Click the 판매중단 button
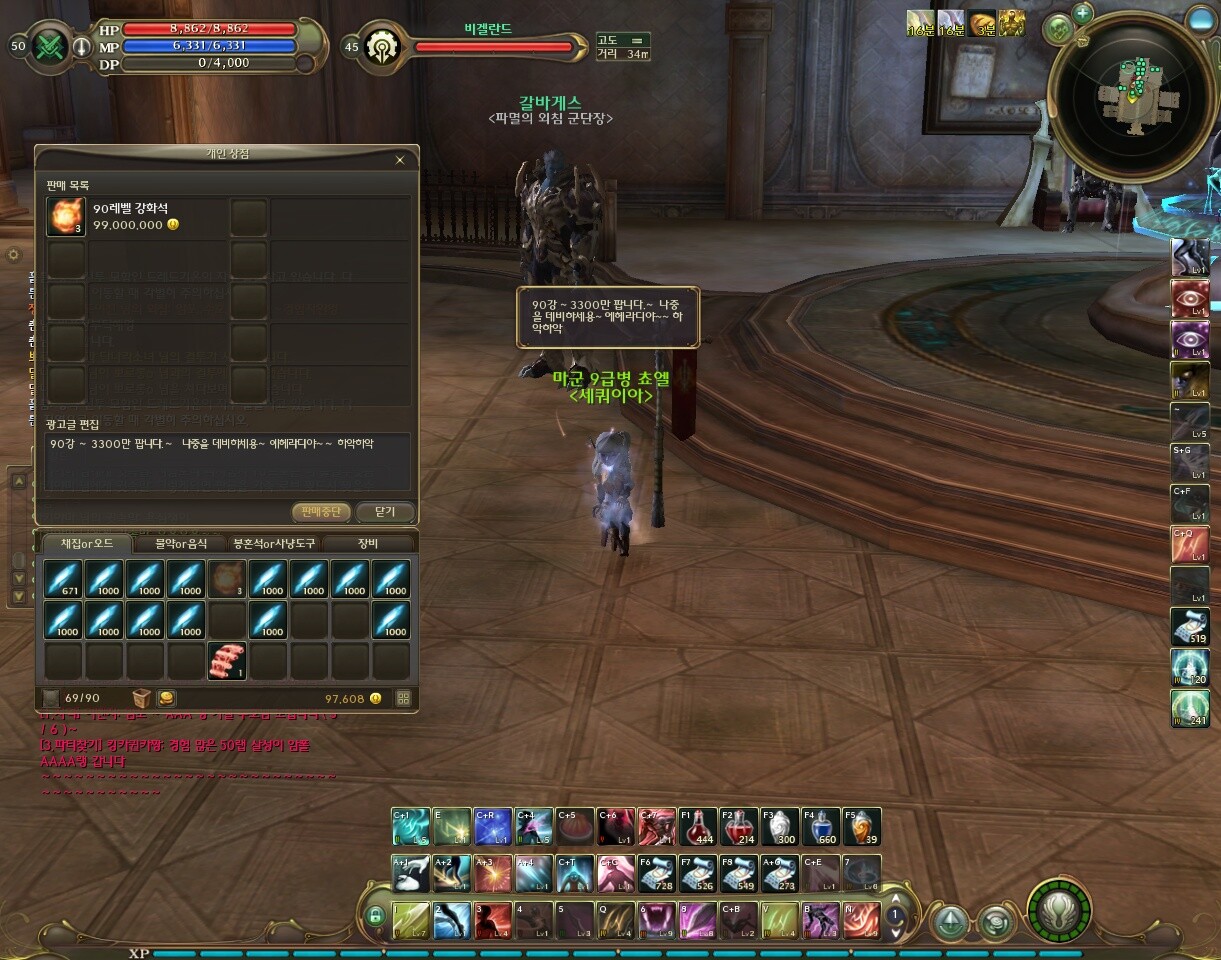1221x960 pixels. point(322,512)
